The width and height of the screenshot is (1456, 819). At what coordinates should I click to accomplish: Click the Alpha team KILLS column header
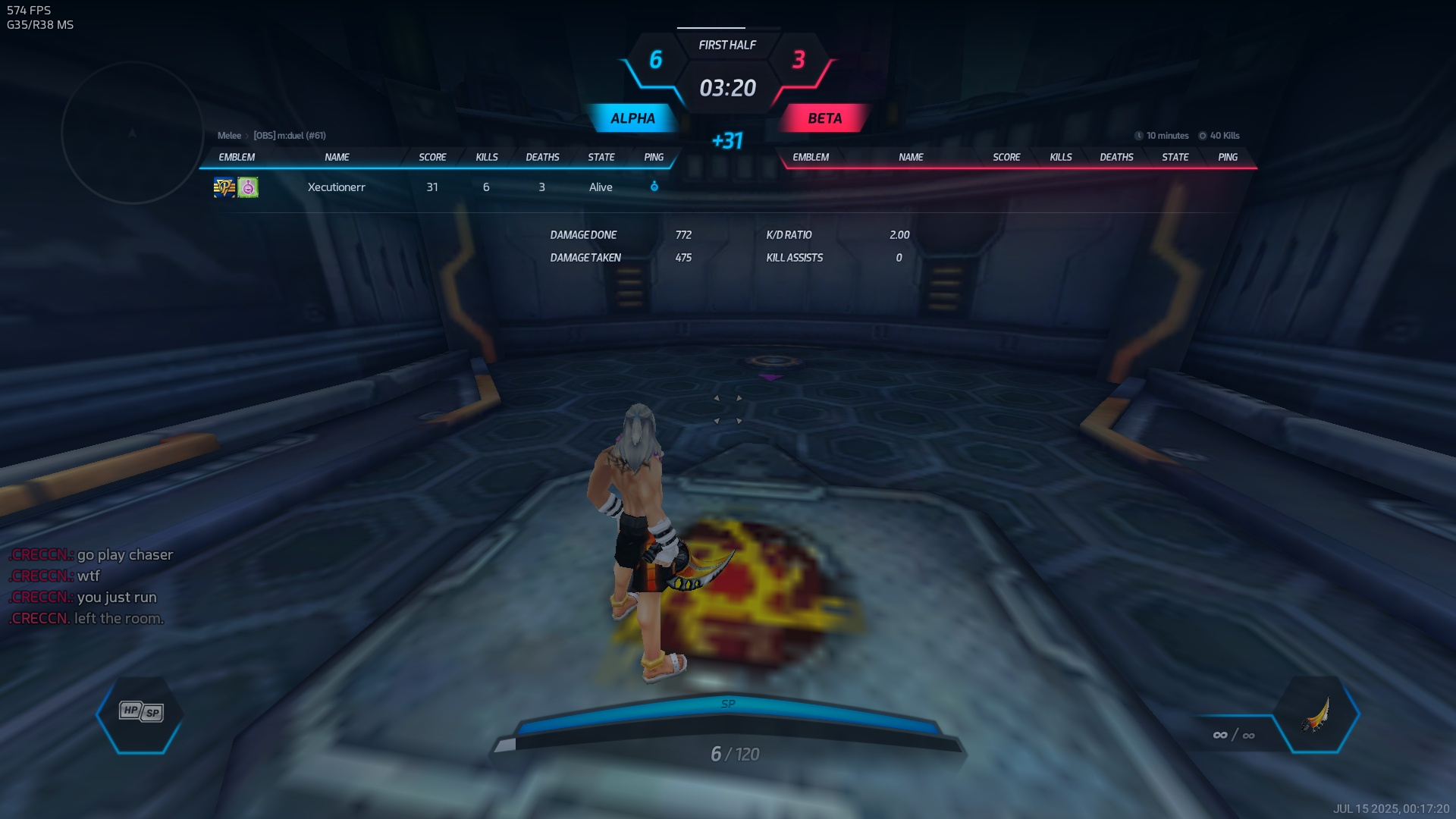click(487, 157)
